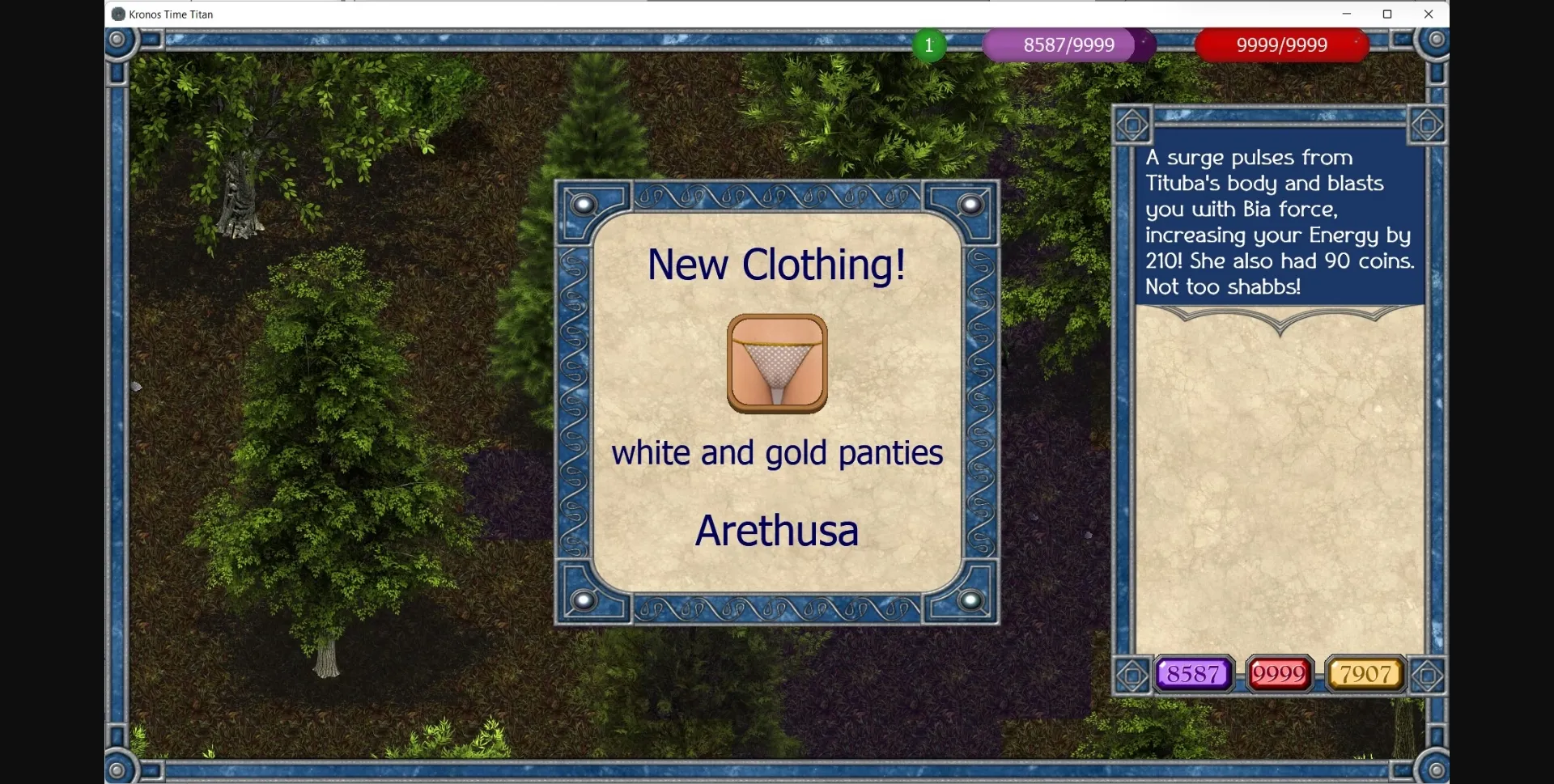
Task: Maximize the game window
Action: [x=1387, y=14]
